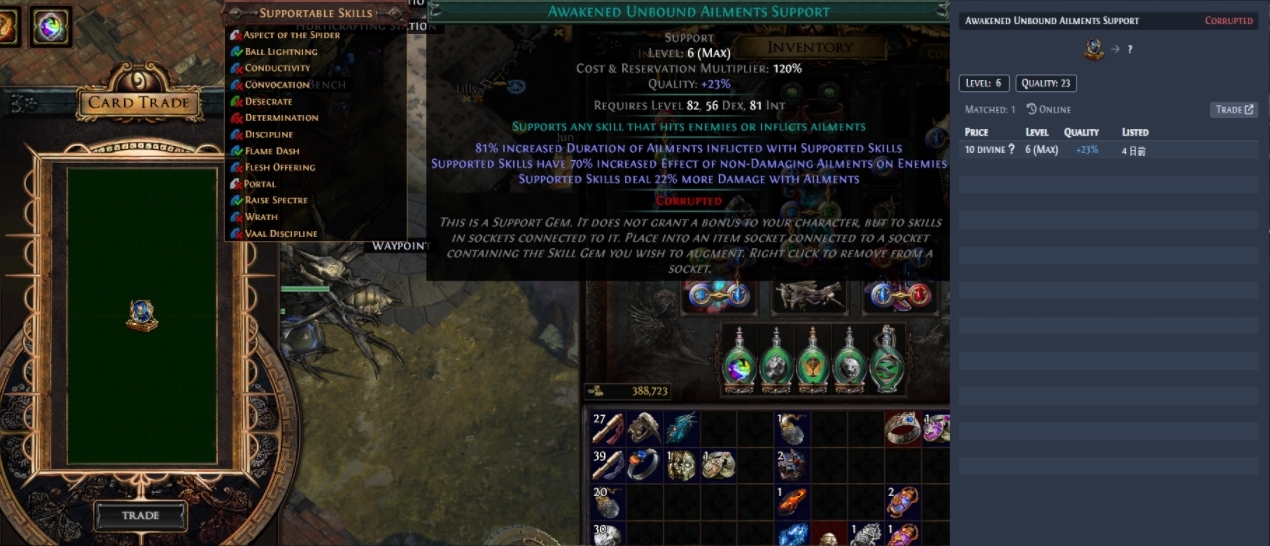The height and width of the screenshot is (546, 1270).
Task: Click the rainbow gem icon at top left
Action: (49, 26)
